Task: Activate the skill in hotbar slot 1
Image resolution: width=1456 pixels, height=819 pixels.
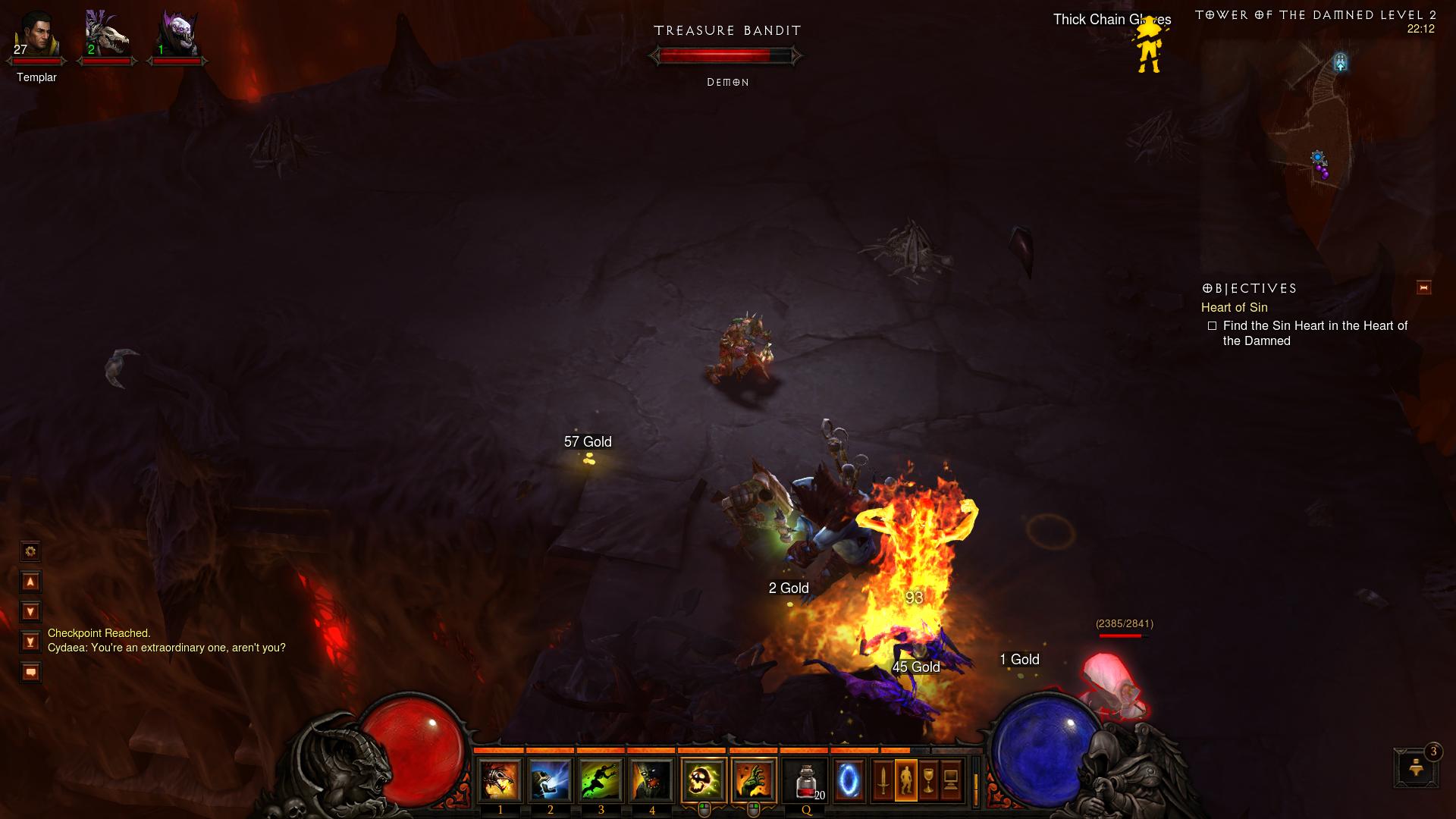Action: tap(500, 780)
